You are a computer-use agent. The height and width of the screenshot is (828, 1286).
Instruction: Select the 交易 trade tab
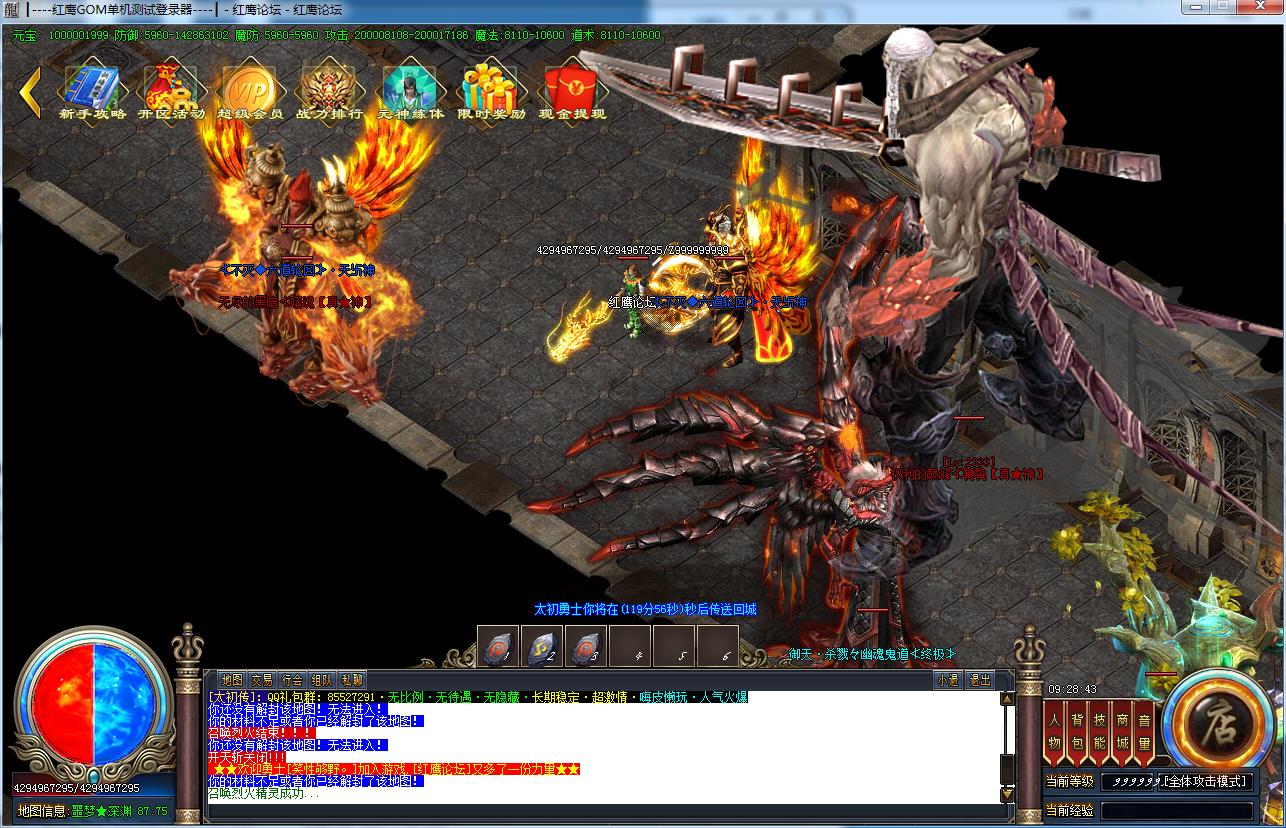point(262,680)
